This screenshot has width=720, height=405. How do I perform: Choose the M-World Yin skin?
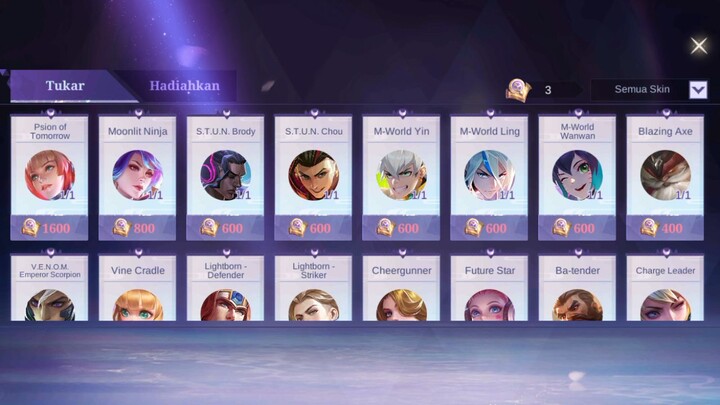pos(401,176)
